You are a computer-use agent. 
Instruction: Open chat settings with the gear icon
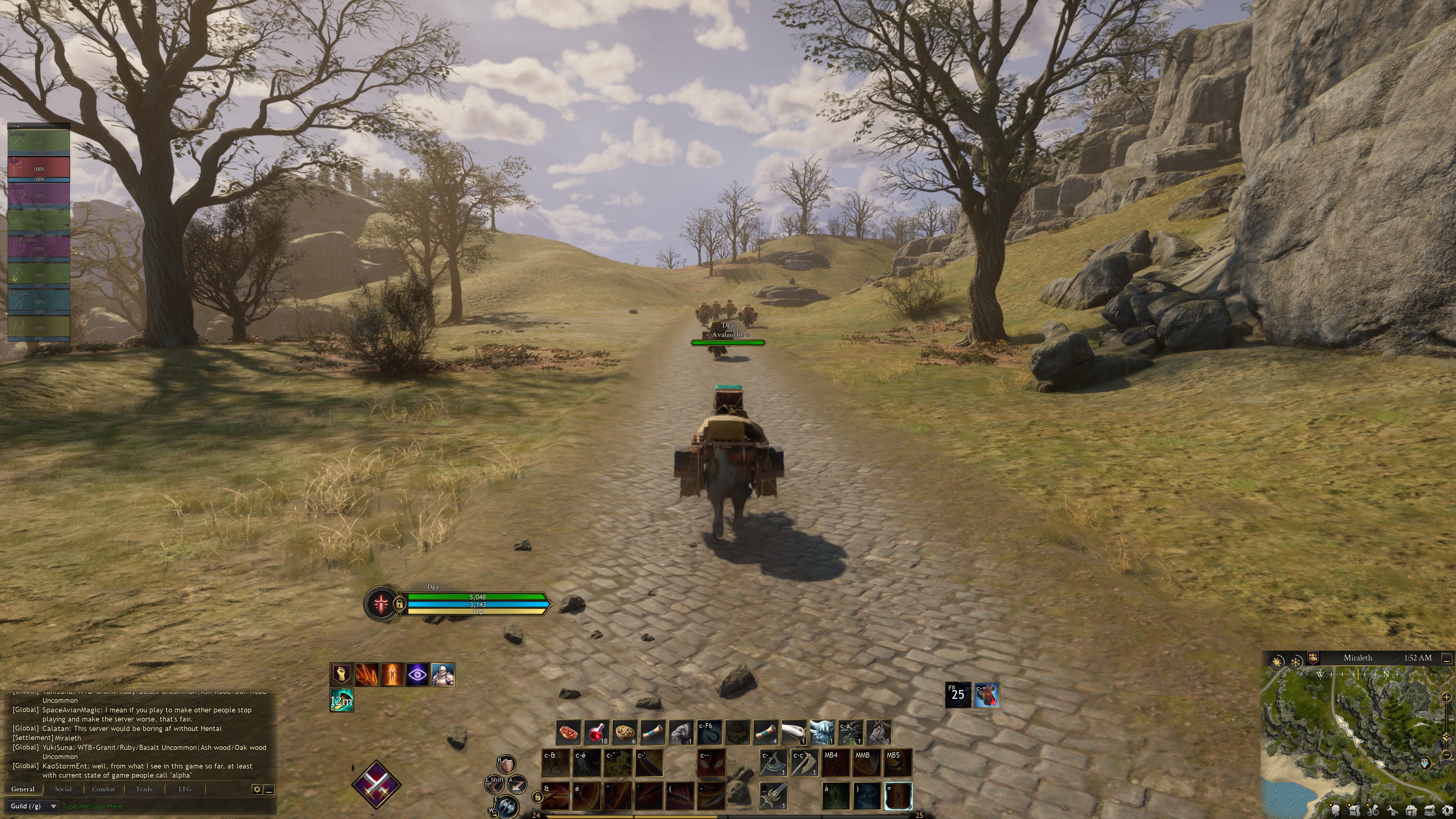[x=257, y=789]
